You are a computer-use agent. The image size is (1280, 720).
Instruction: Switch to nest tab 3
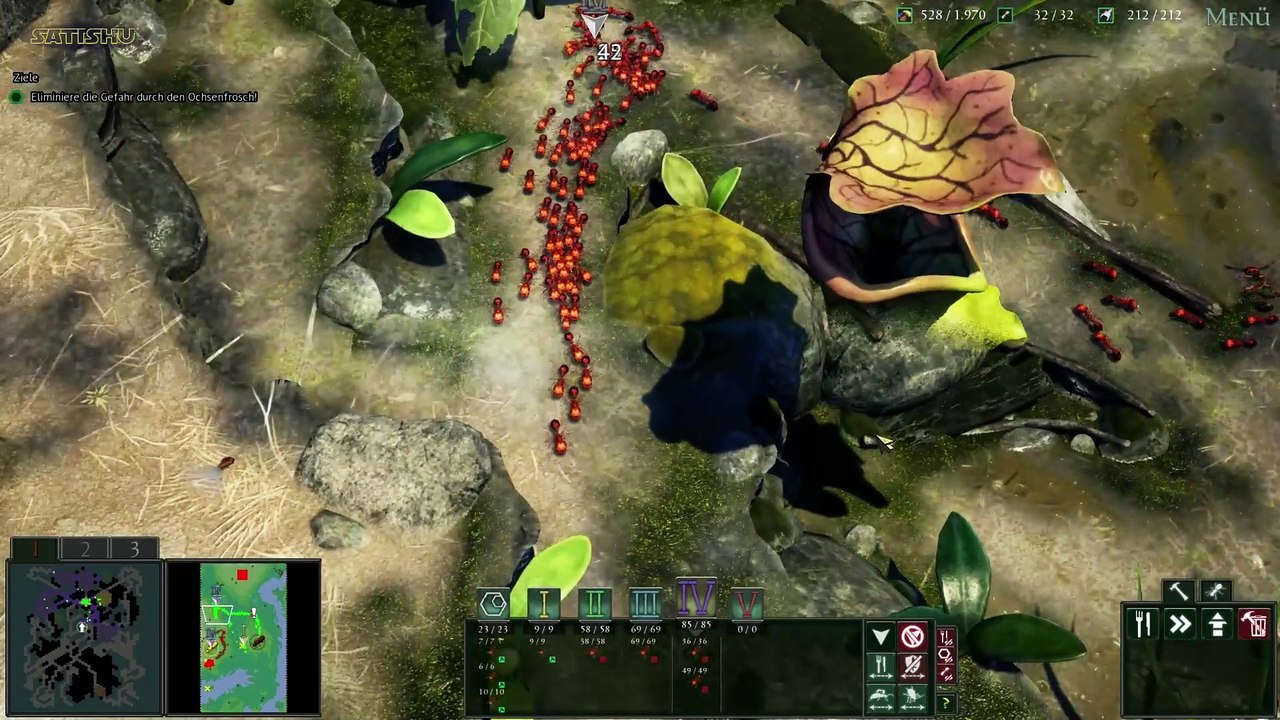point(134,549)
